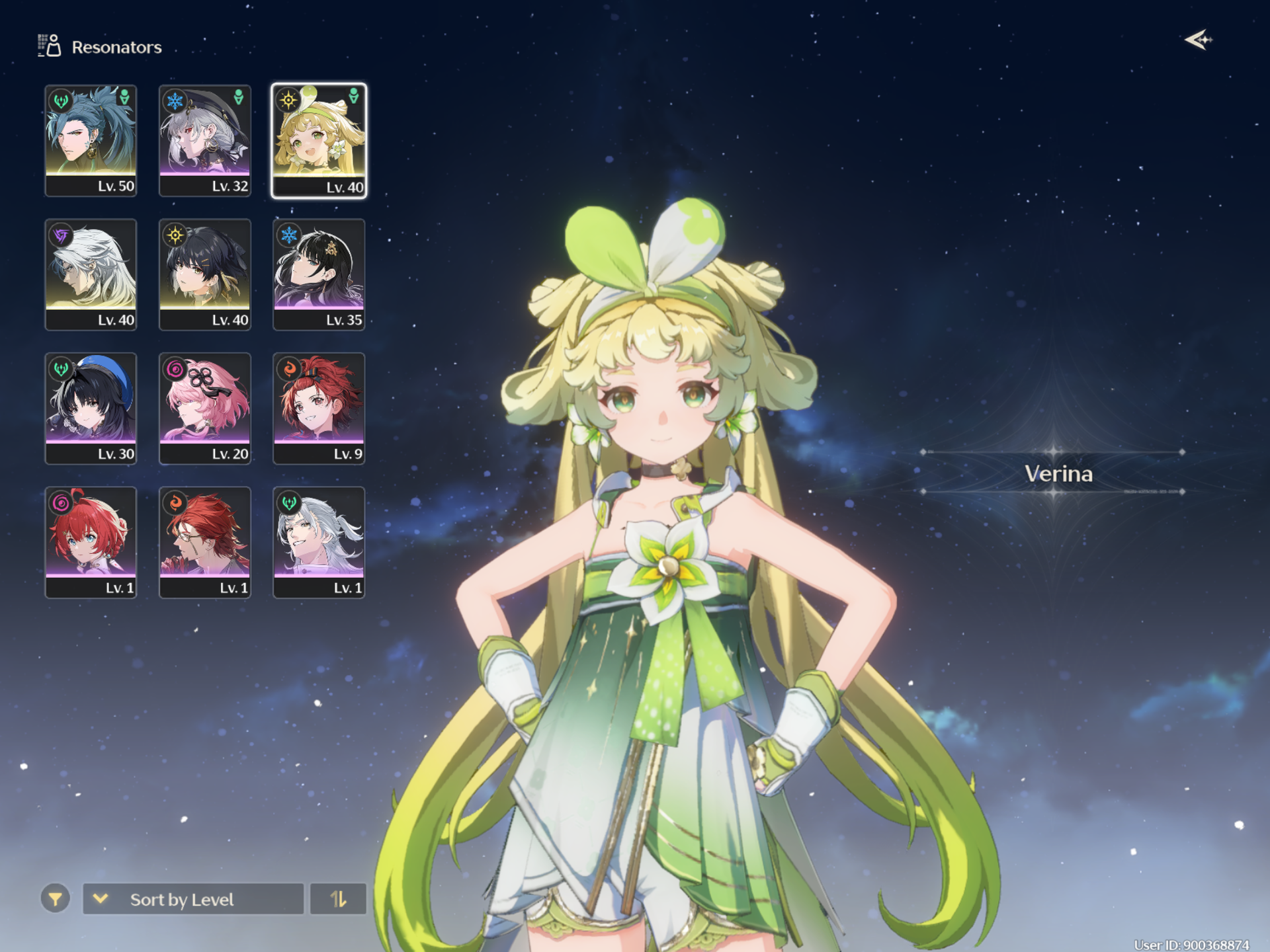Screen dimensions: 1270x952
Task: Select the Lv. 30 resonator with blue beret
Action: coord(91,409)
